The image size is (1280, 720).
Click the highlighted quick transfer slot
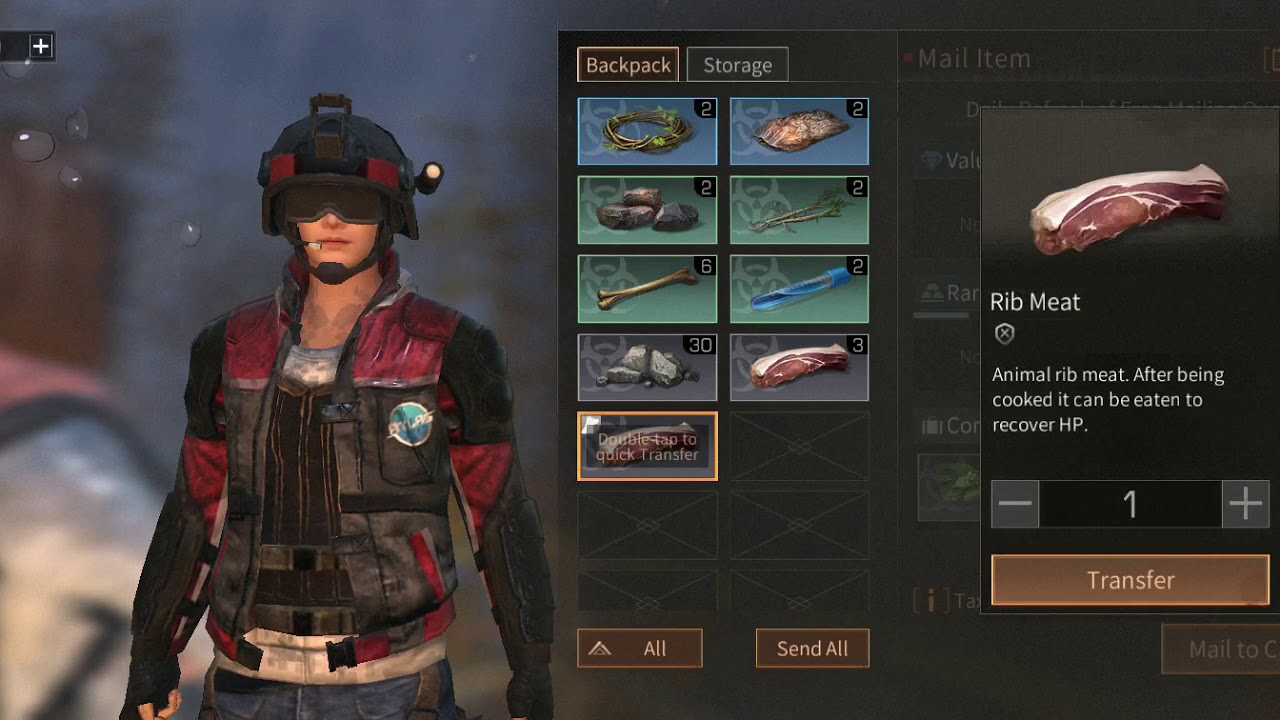click(x=647, y=446)
